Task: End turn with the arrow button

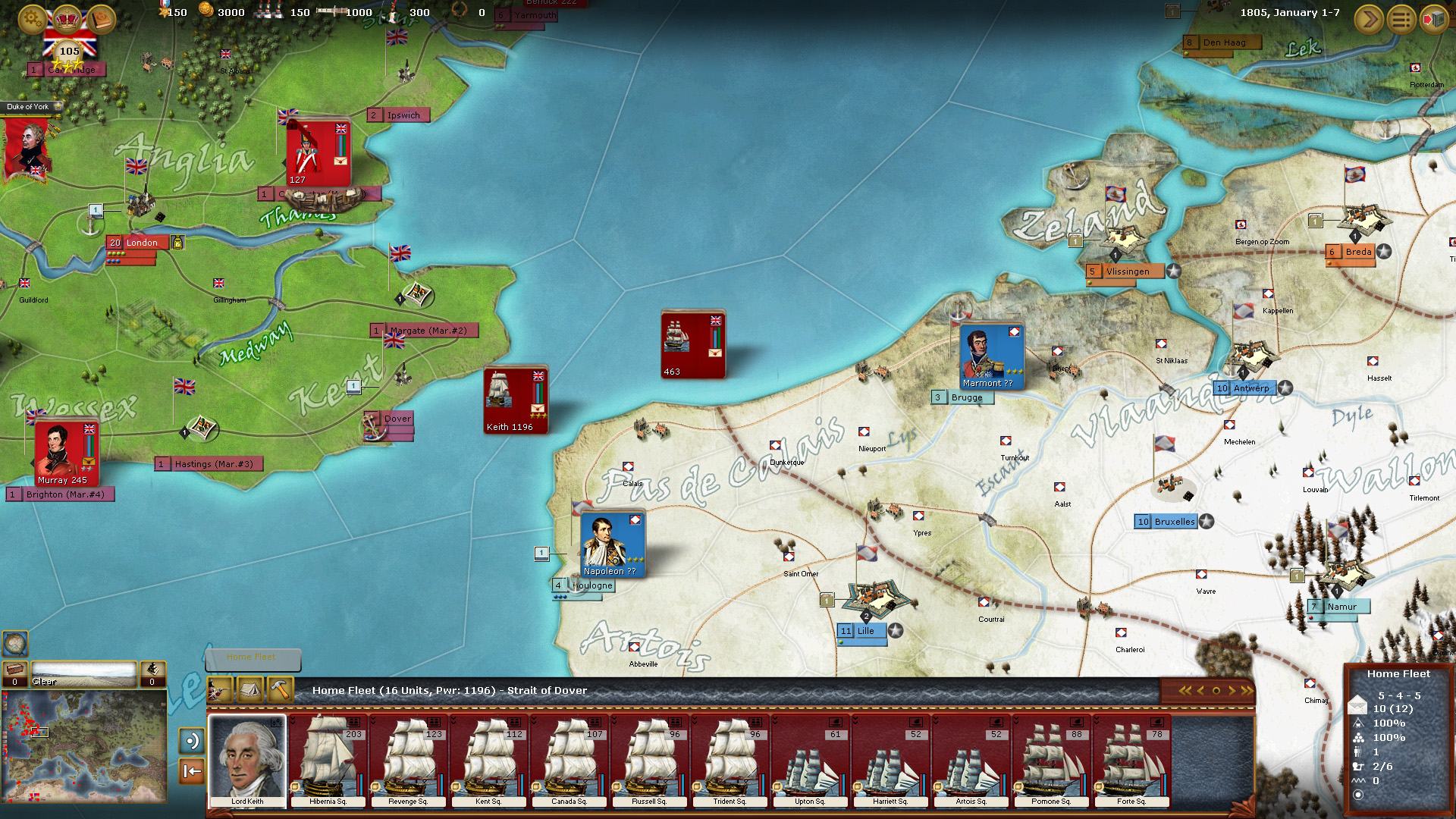Action: click(1370, 19)
